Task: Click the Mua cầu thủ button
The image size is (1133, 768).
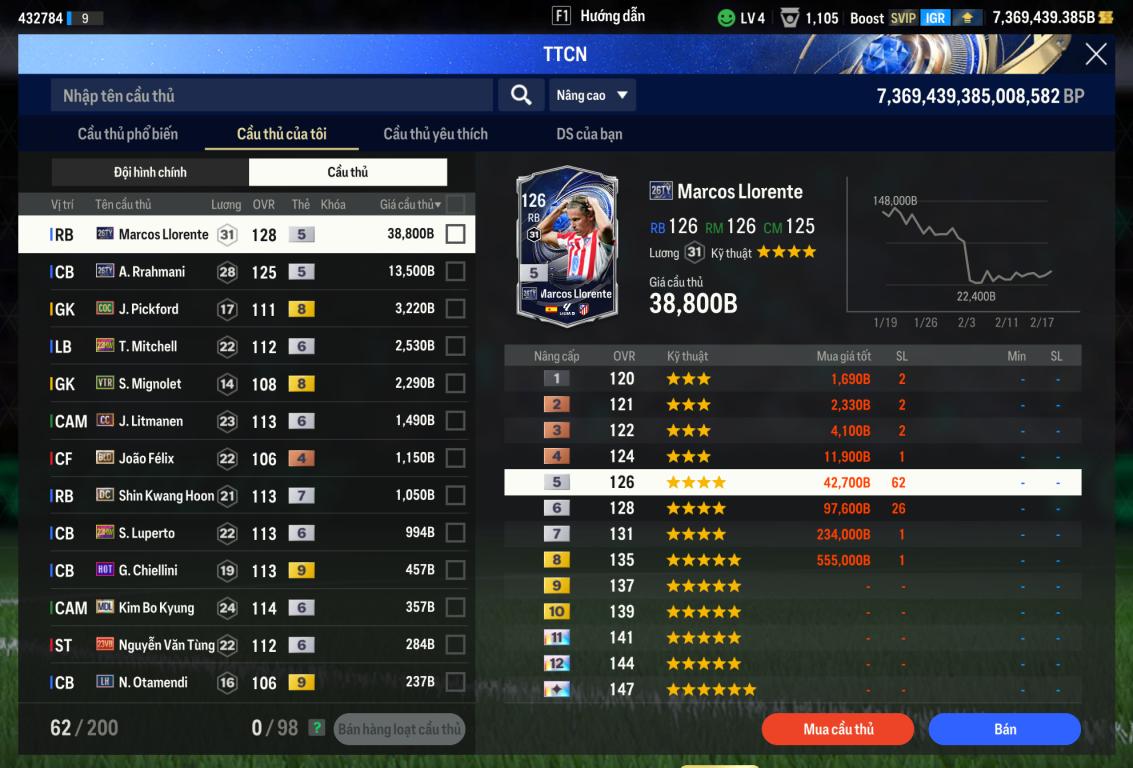Action: click(838, 729)
